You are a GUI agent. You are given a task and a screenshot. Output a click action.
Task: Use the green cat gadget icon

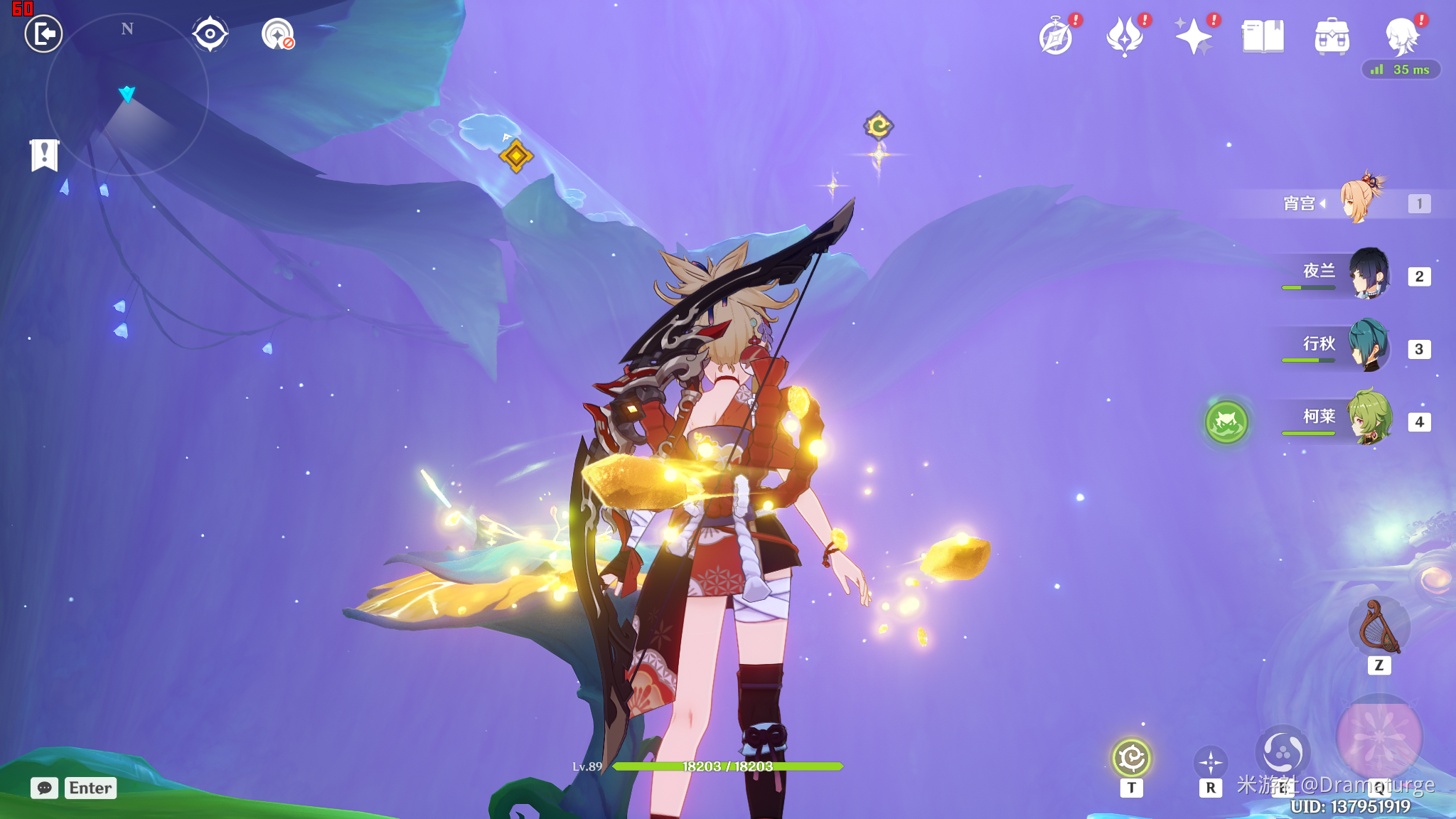(x=1226, y=422)
